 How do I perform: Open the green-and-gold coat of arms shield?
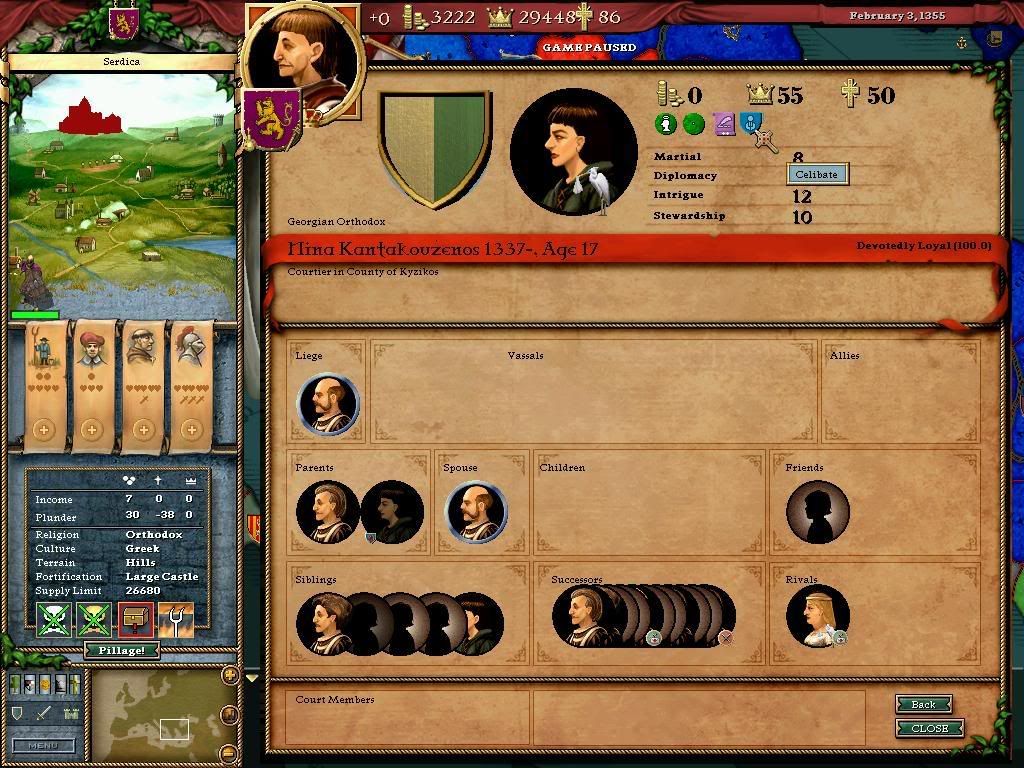pyautogui.click(x=434, y=148)
